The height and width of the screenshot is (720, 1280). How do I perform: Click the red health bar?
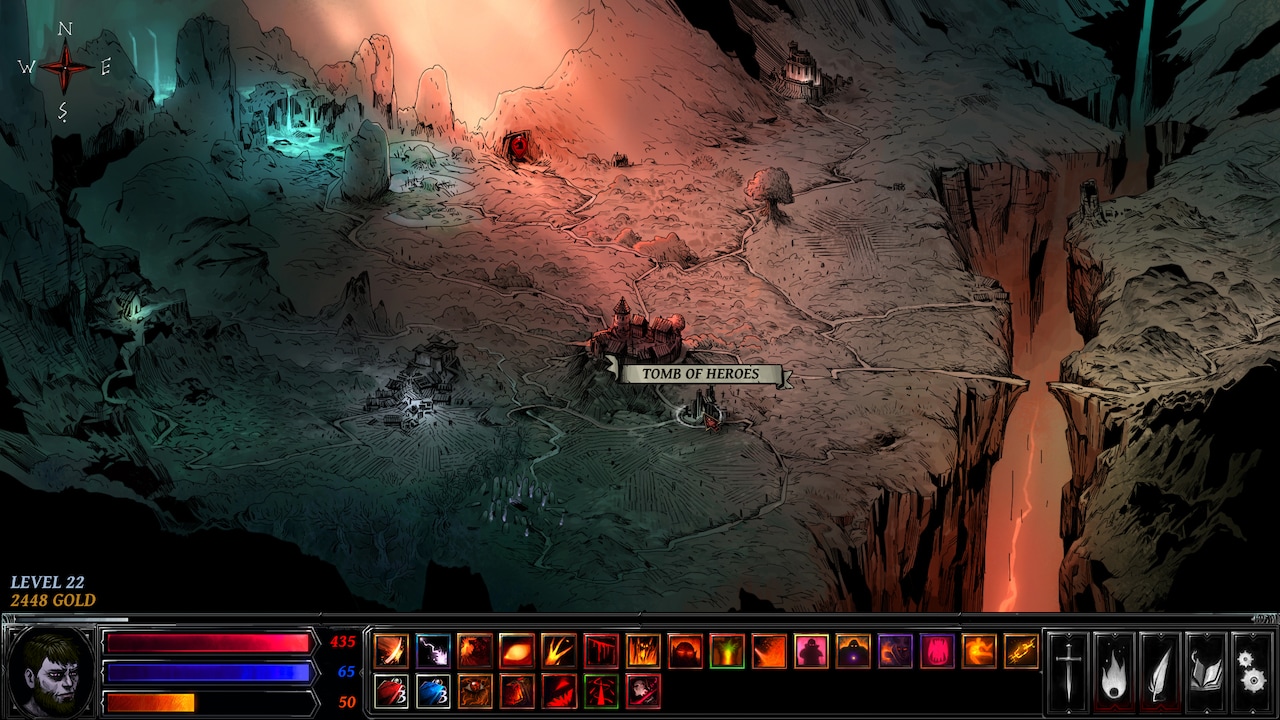point(210,643)
